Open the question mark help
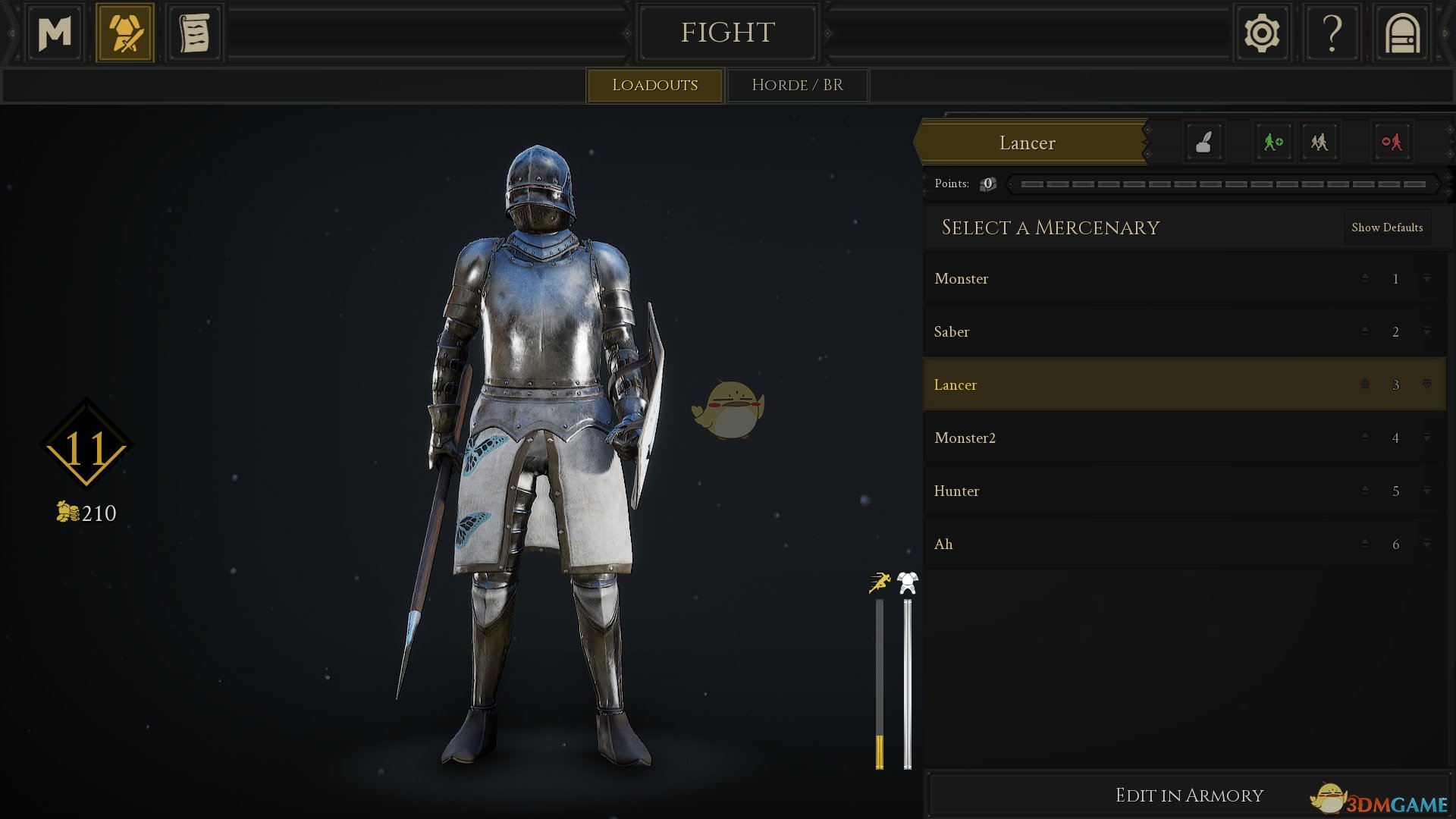1456x819 pixels. pos(1332,33)
